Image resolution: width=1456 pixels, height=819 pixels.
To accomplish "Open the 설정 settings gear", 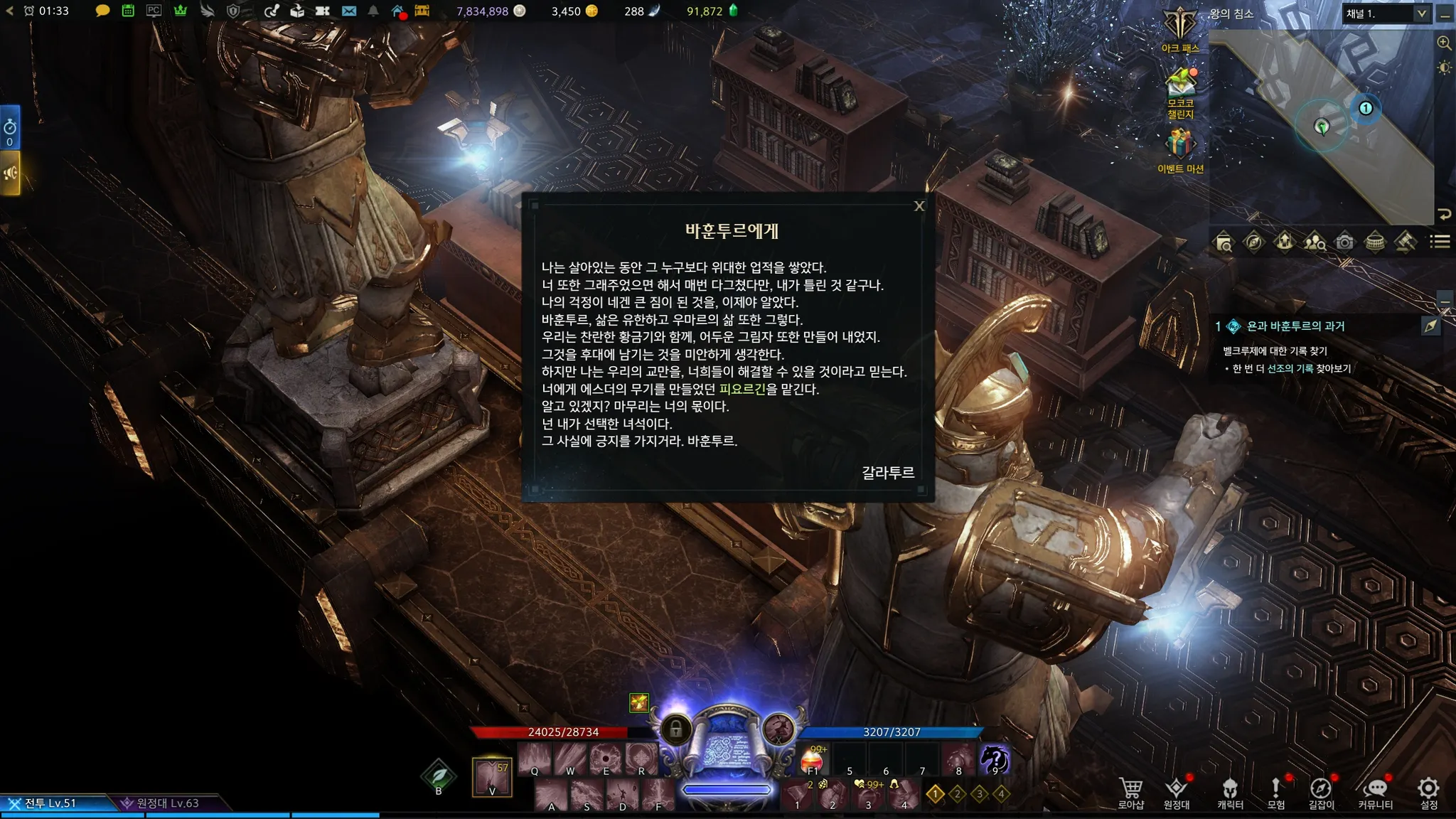I will click(x=1428, y=792).
